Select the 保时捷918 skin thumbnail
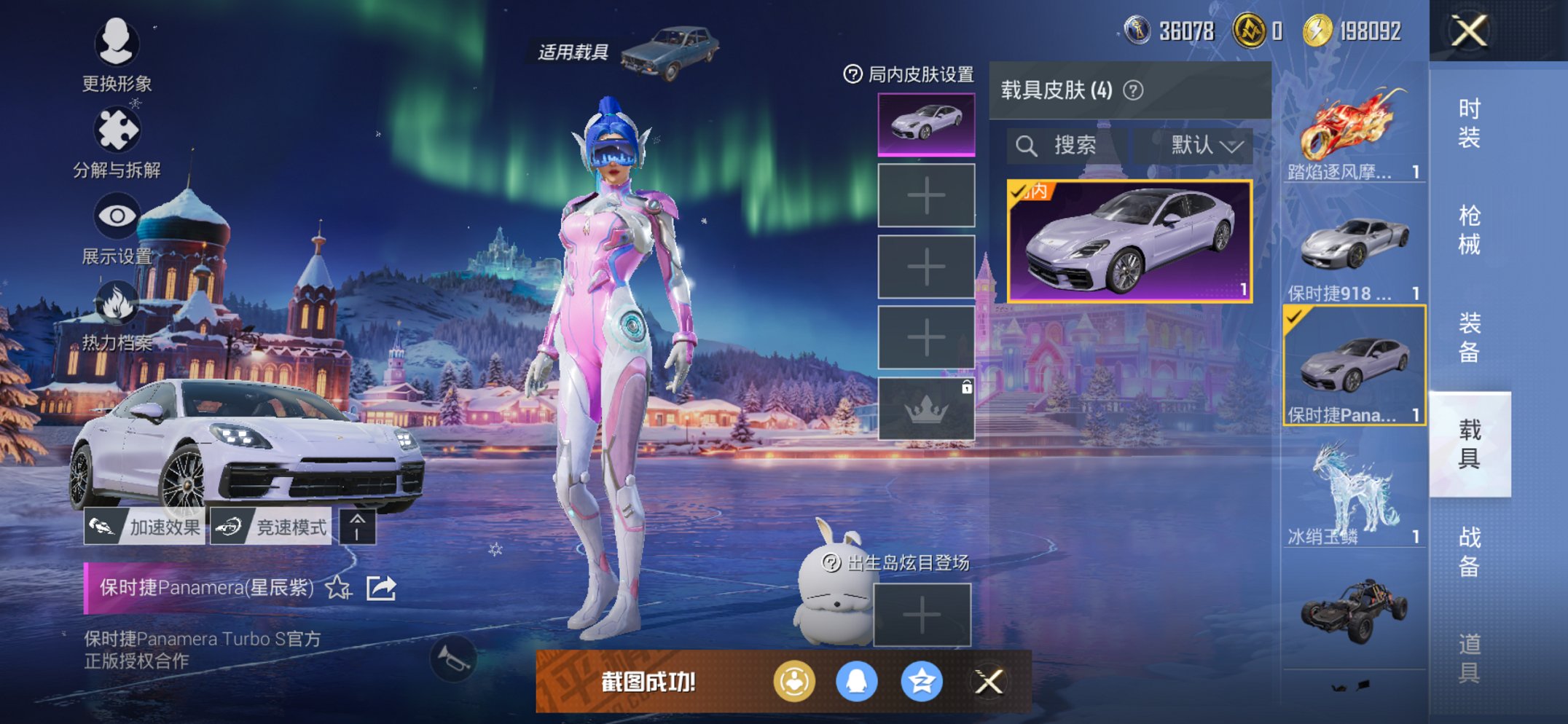This screenshot has height=724, width=1568. coord(1353,249)
